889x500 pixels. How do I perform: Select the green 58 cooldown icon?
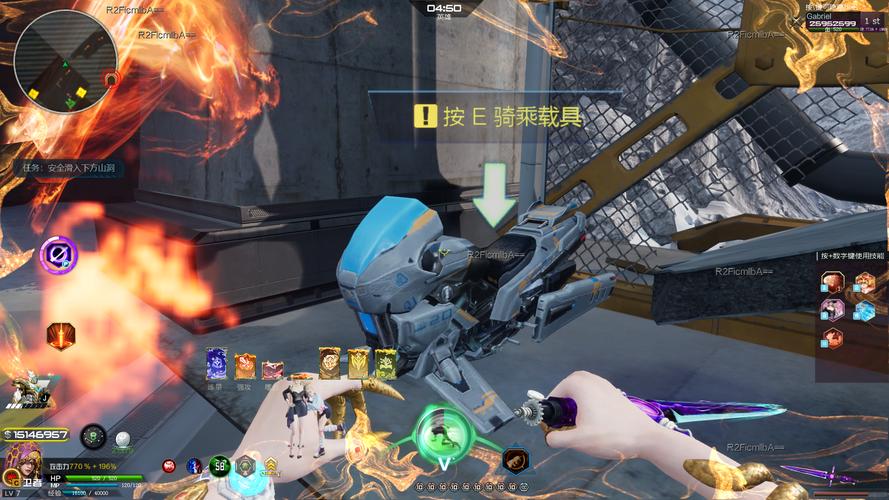point(220,466)
